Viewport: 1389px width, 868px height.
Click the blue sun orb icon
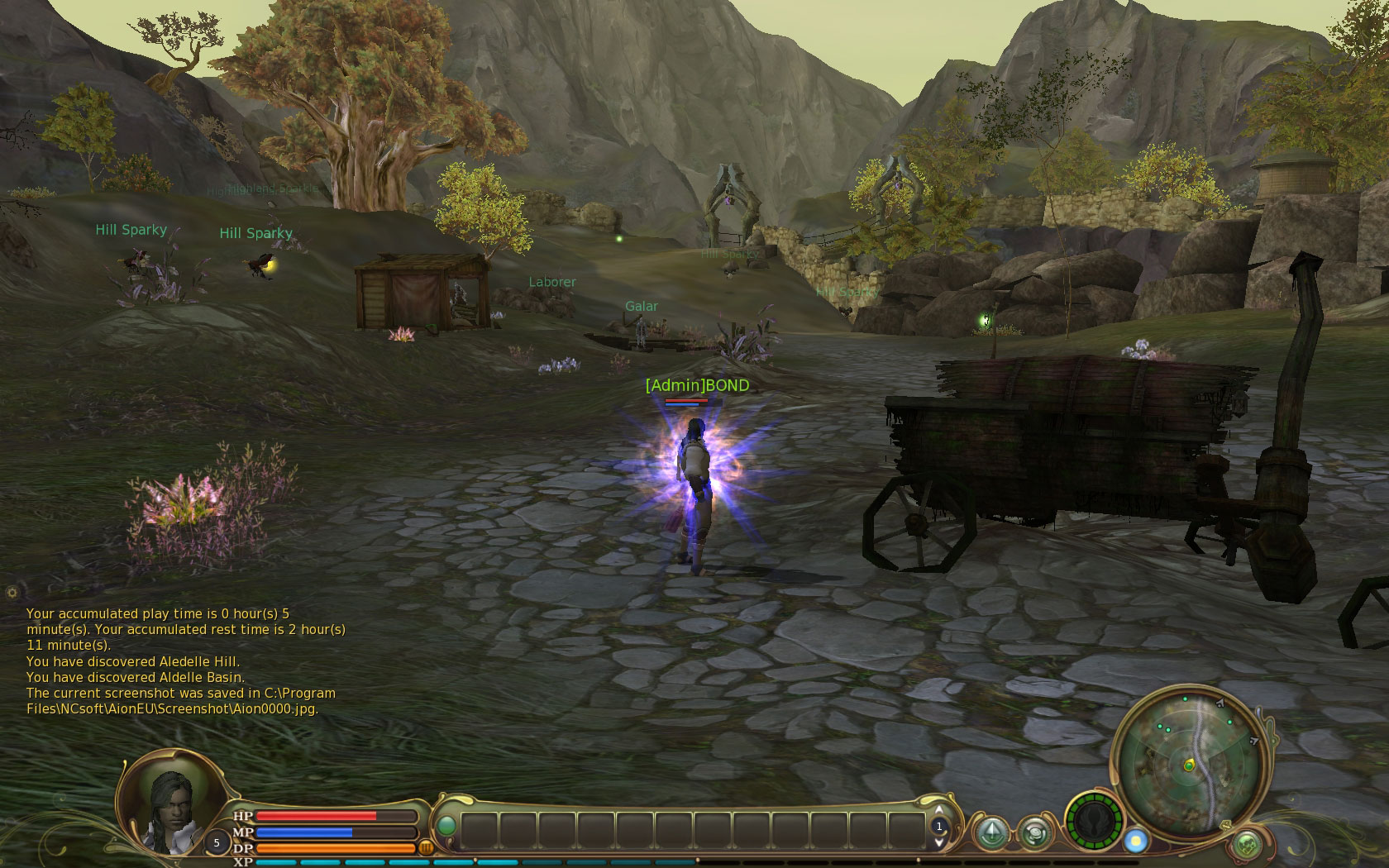click(1136, 842)
